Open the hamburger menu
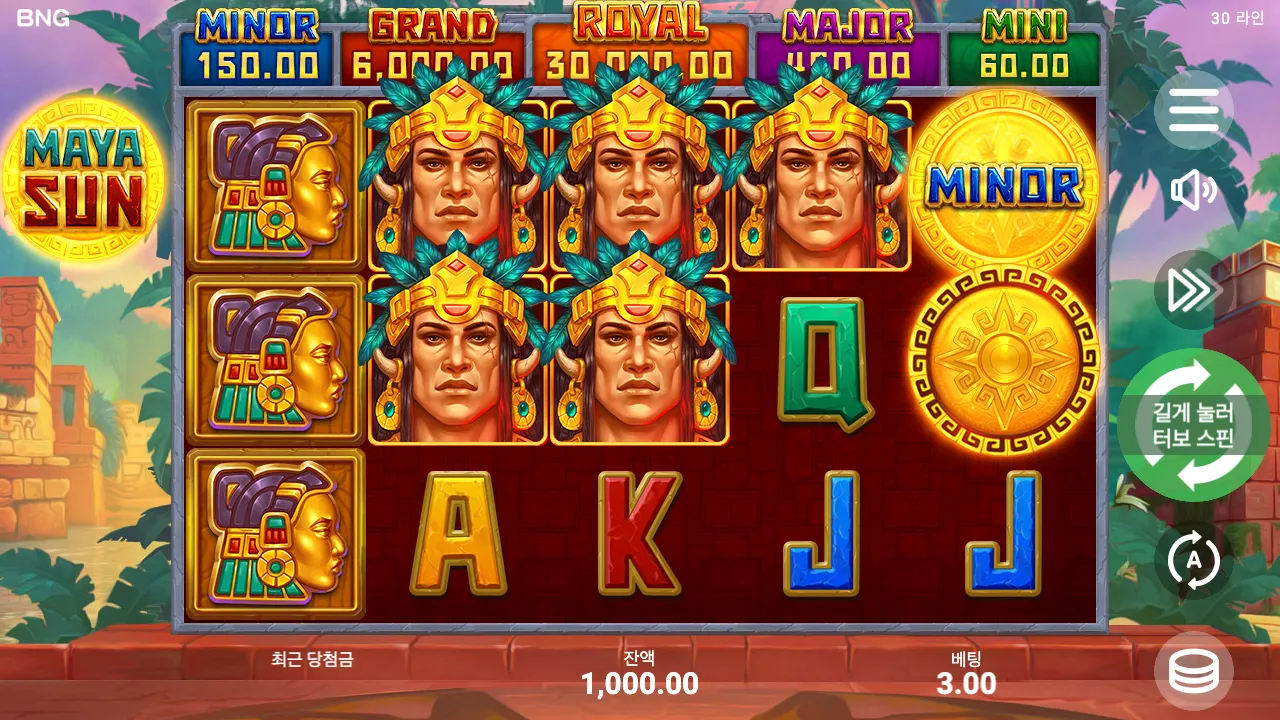The image size is (1280, 720). (1193, 110)
